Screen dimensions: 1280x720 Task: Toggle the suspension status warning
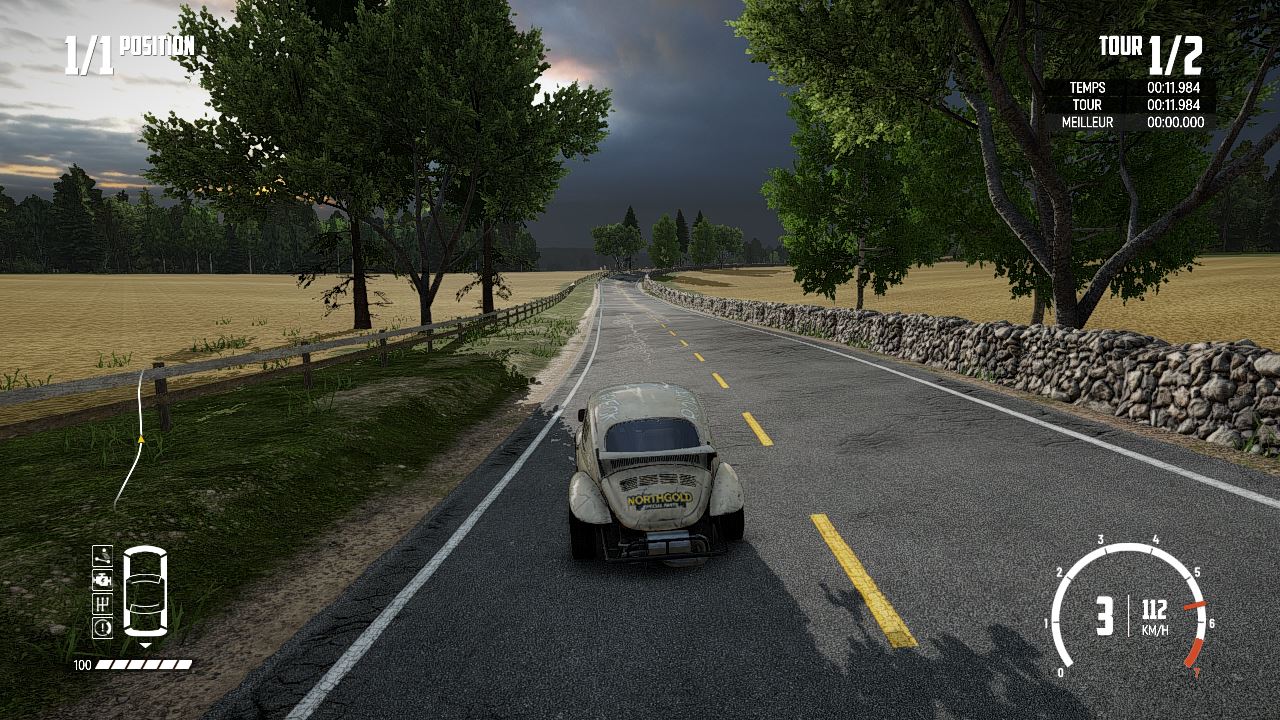(102, 556)
